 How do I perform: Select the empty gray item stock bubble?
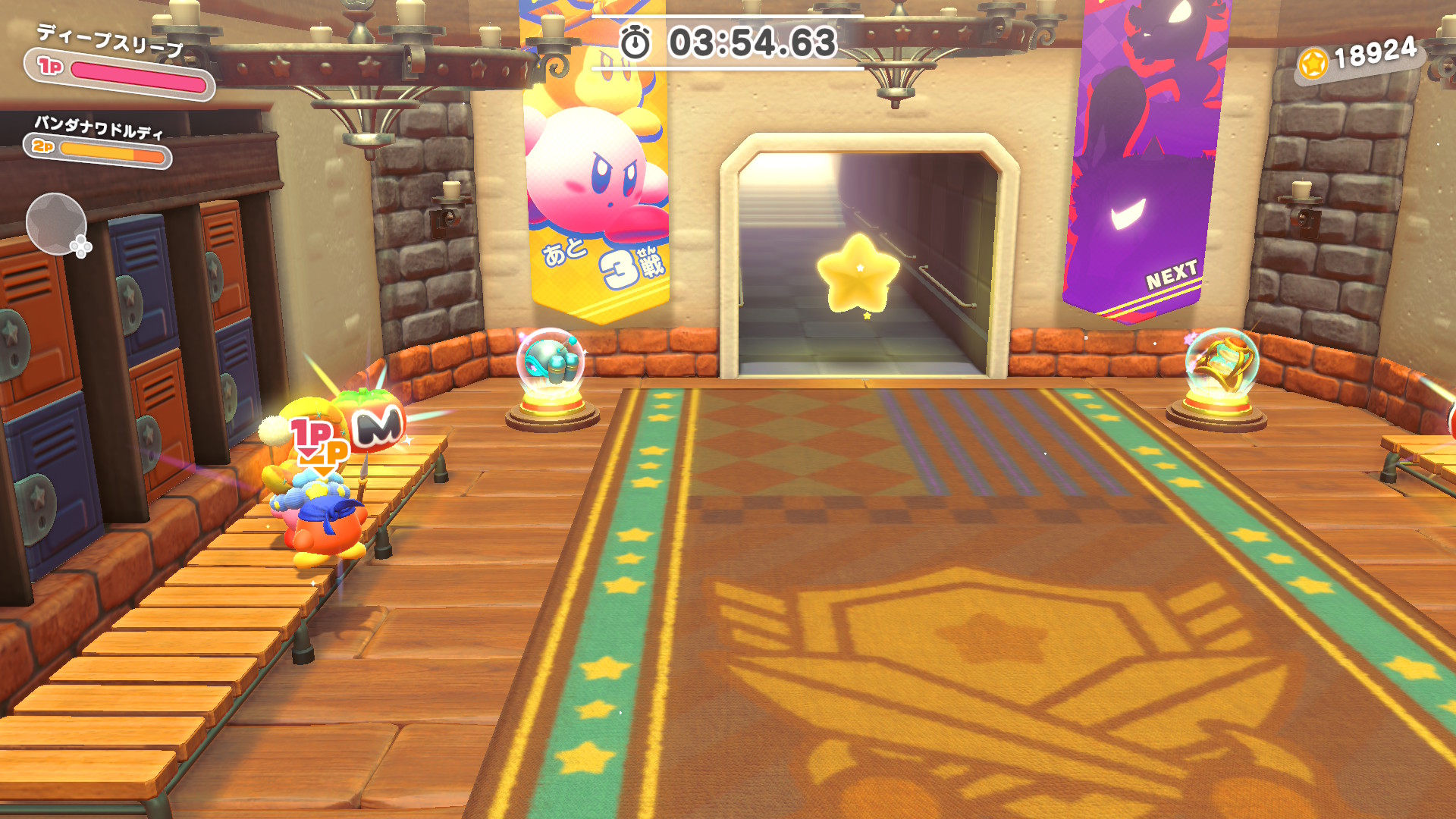coord(55,224)
